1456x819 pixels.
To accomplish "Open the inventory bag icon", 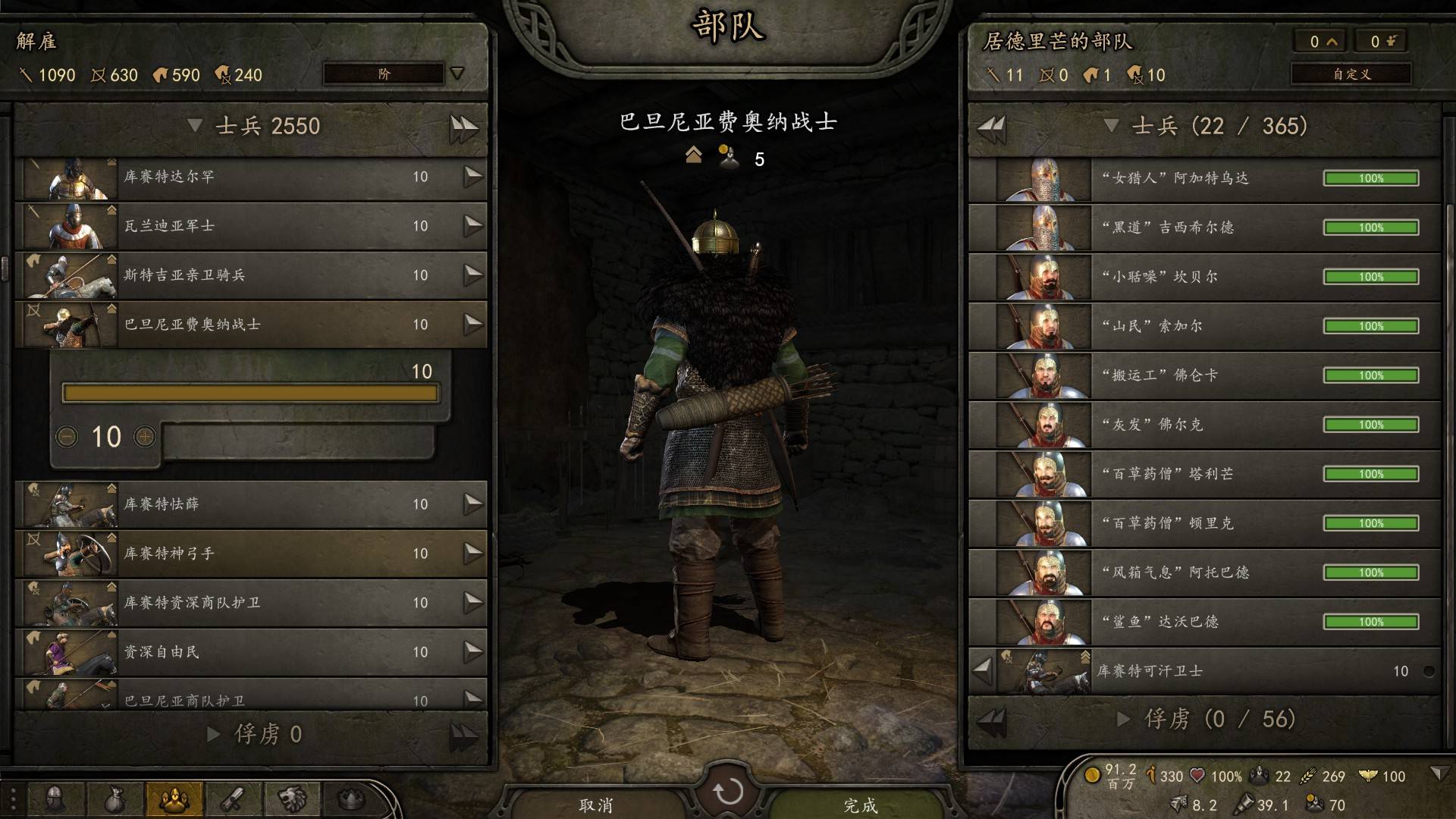I will point(115,799).
